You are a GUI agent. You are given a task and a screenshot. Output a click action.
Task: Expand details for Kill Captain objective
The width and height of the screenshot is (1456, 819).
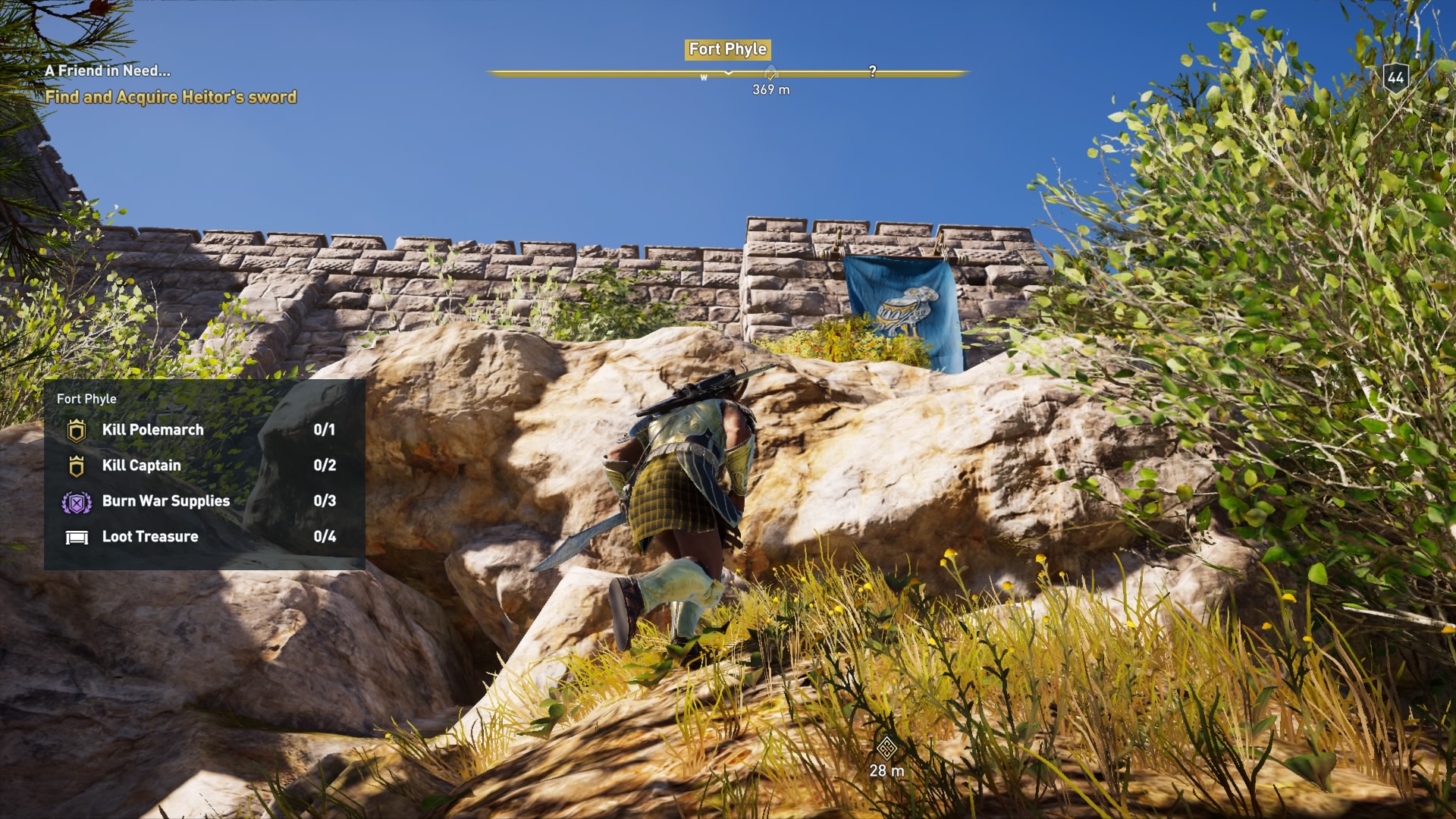pos(141,465)
